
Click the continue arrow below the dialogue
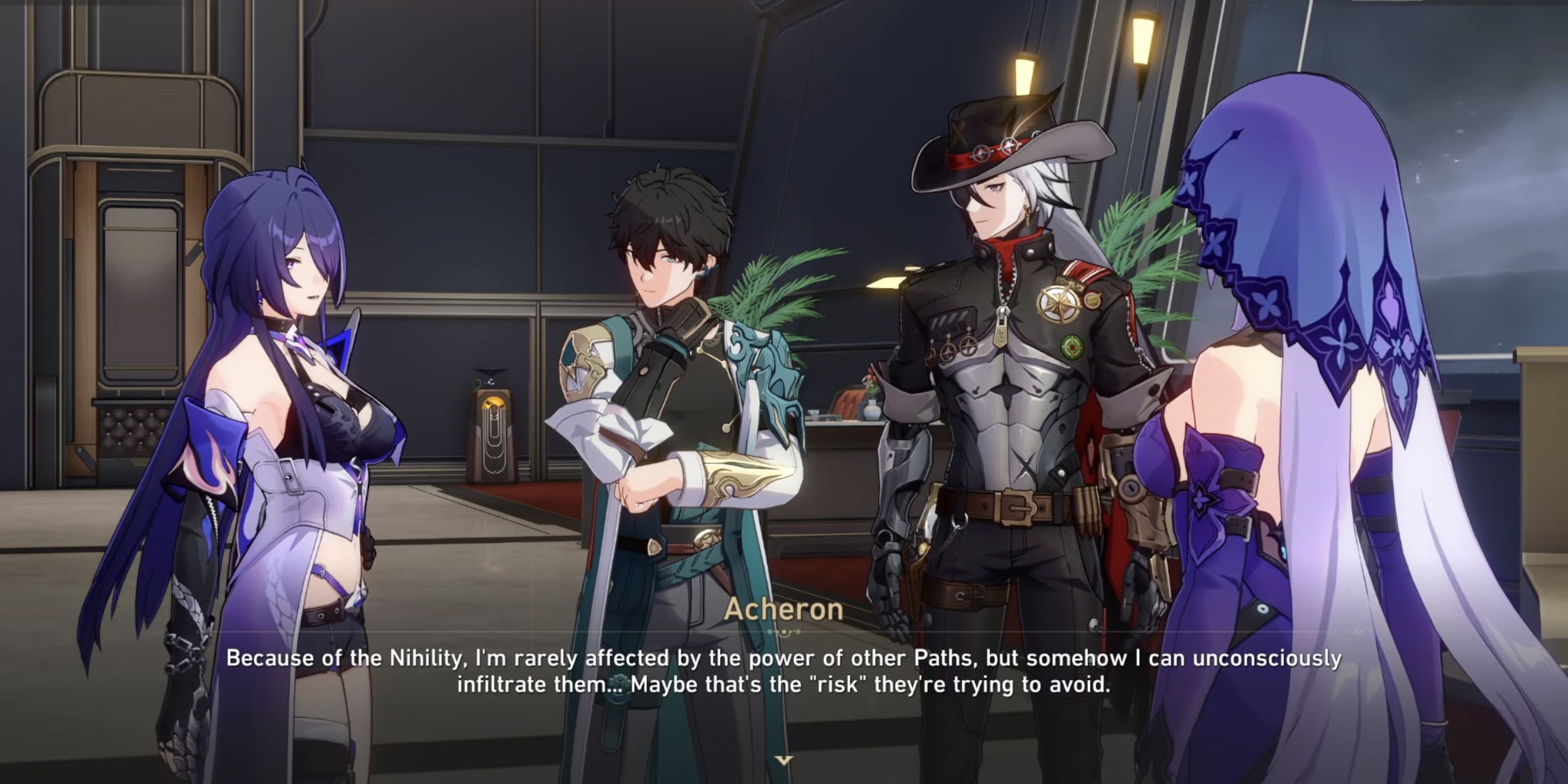[783, 760]
